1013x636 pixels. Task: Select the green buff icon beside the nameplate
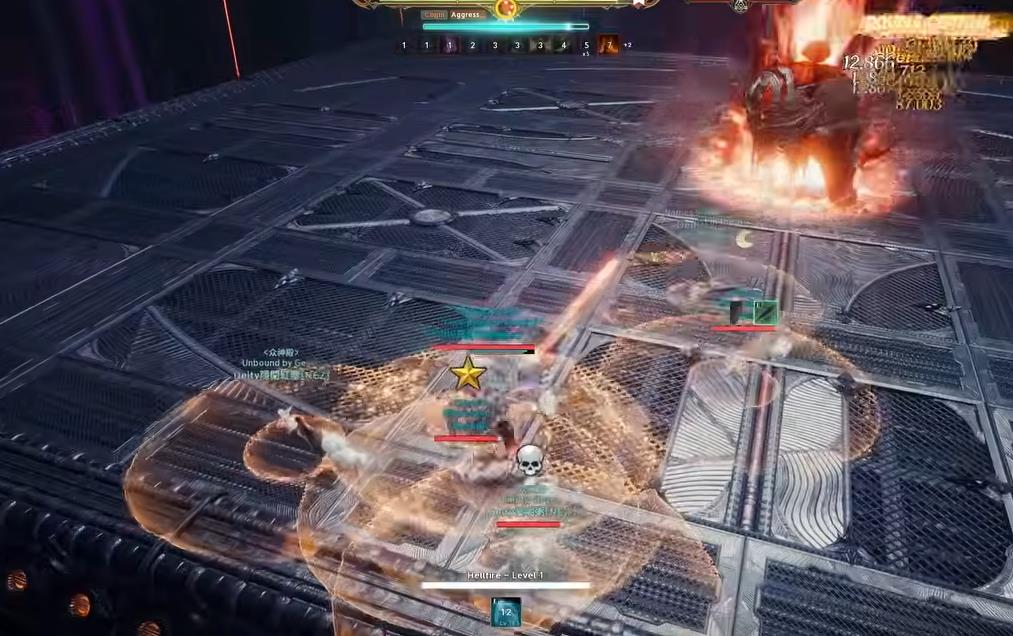point(765,313)
